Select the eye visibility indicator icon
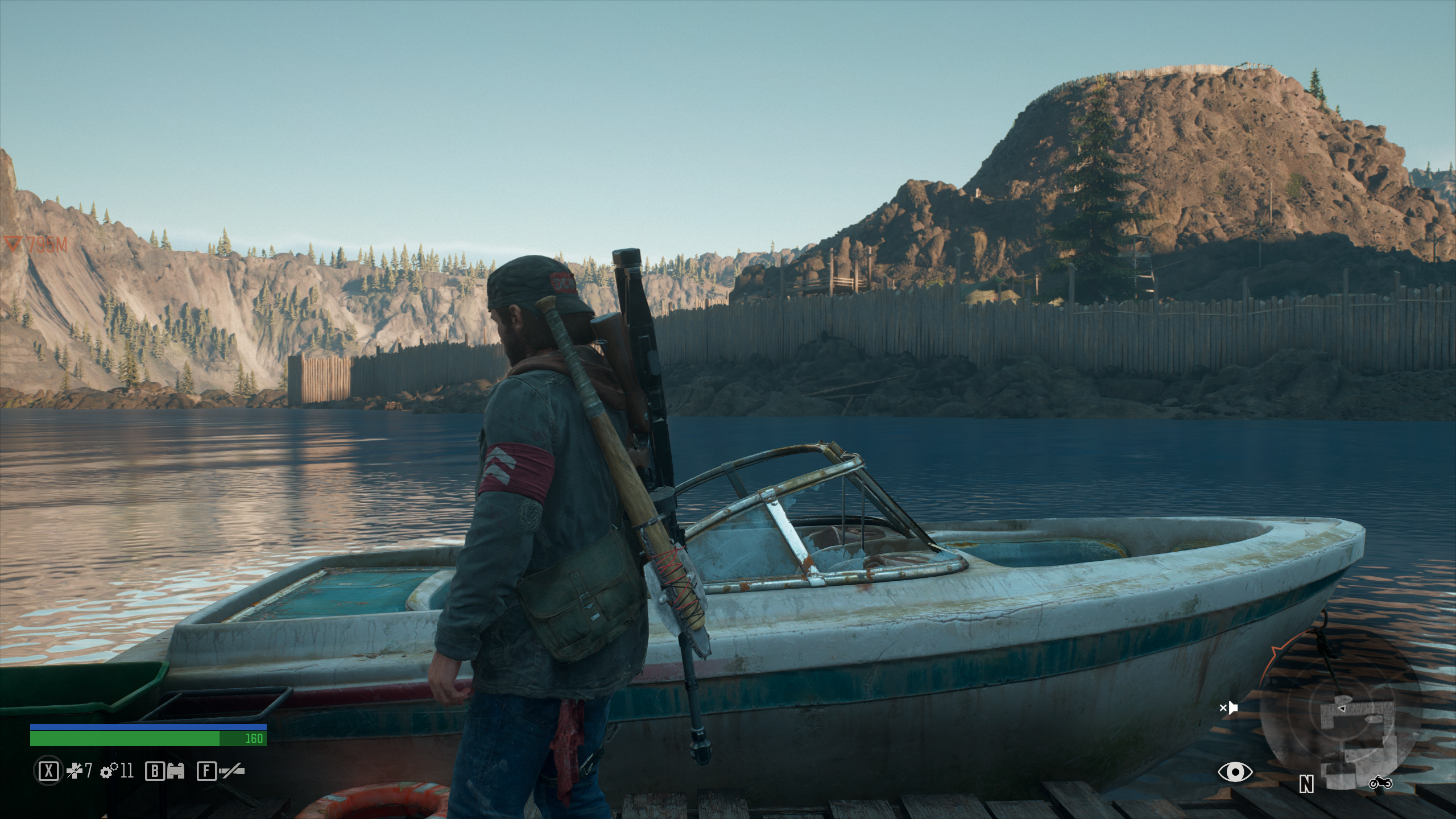The image size is (1456, 819). point(1235,772)
